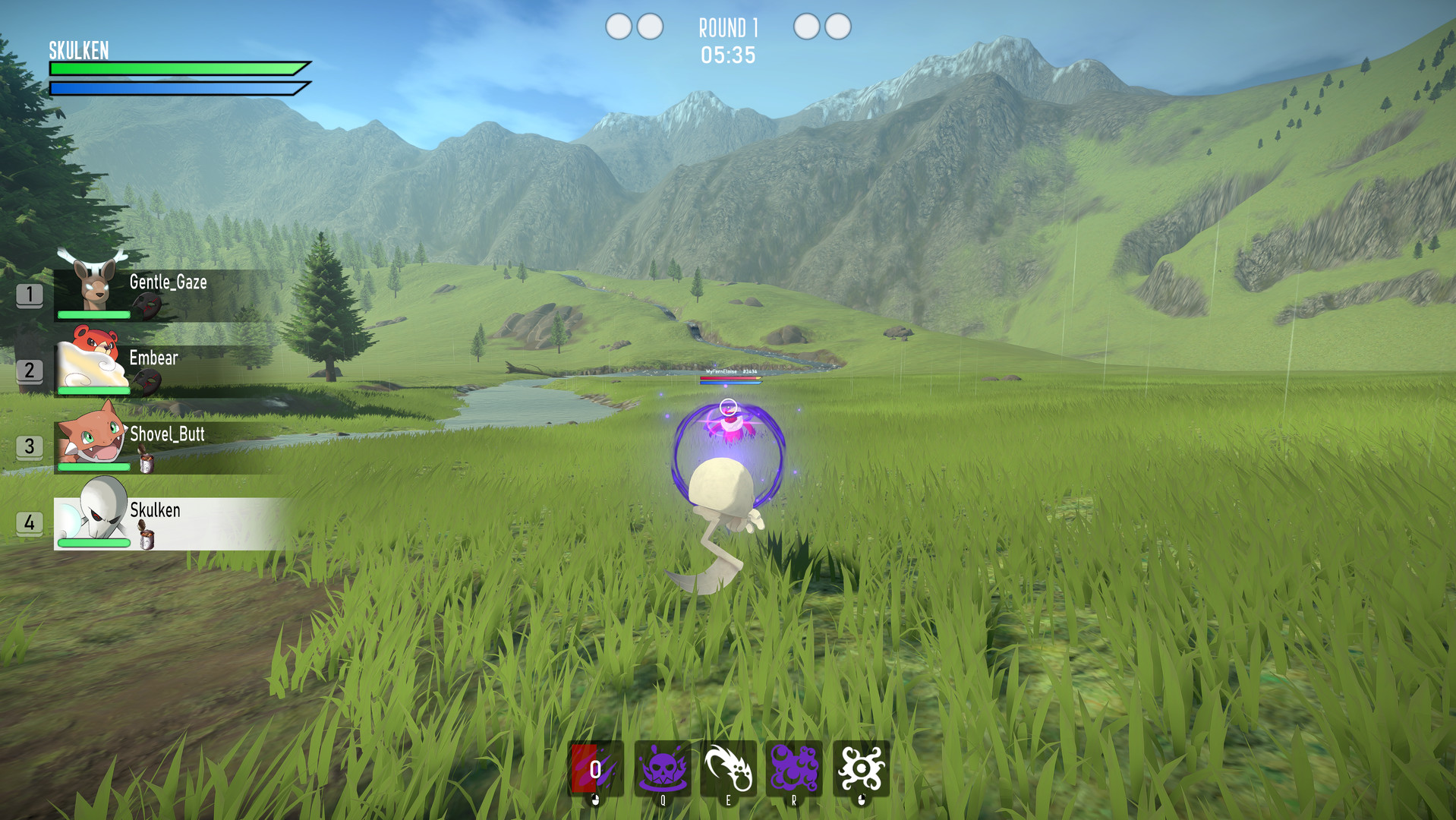Activate the purple slash ability on cooldown

coord(596,768)
